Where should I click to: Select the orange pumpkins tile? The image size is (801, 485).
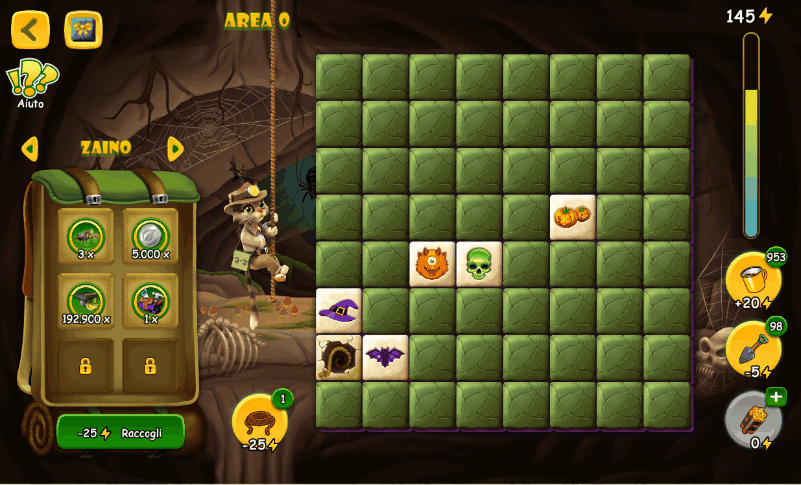573,217
